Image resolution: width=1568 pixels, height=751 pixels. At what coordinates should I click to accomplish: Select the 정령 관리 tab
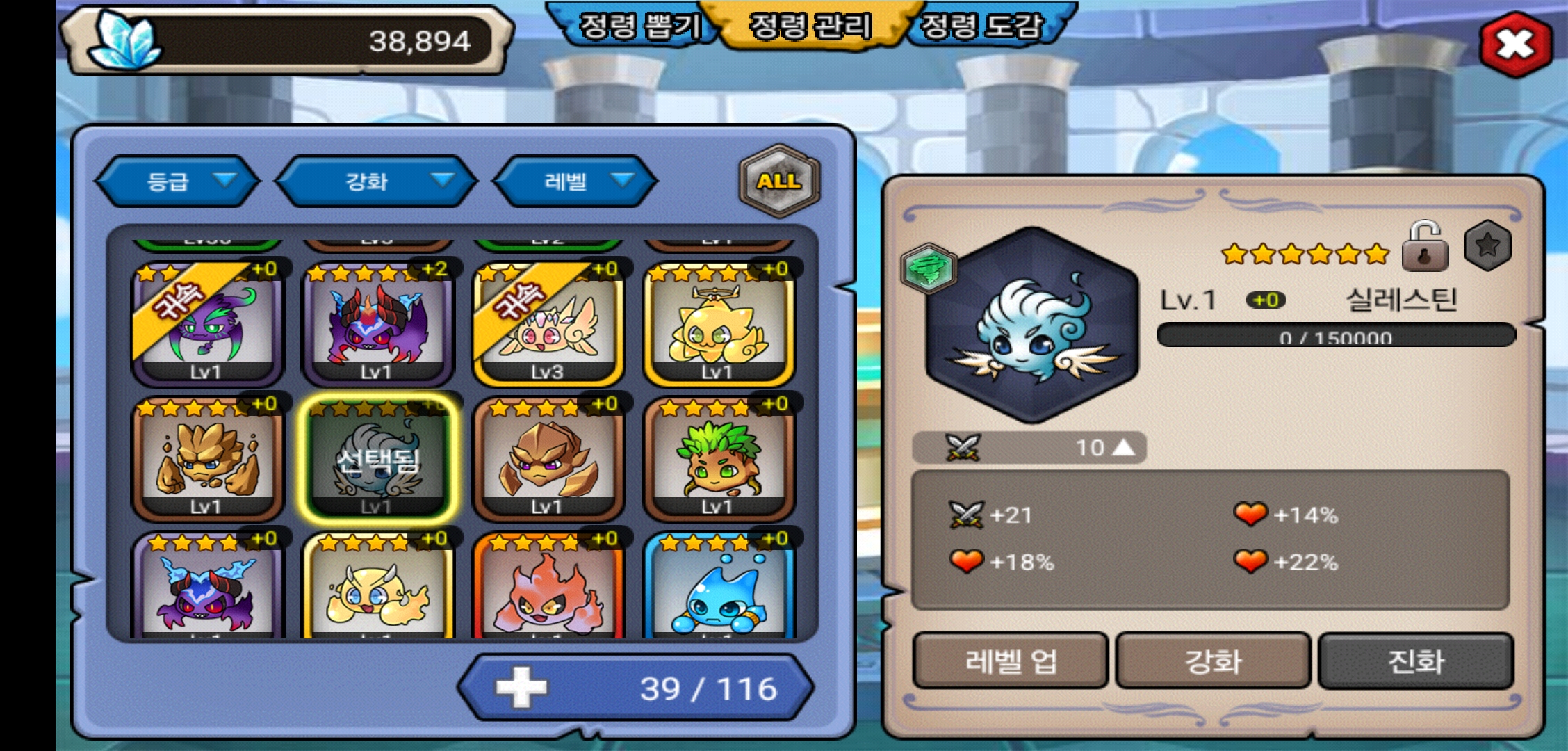(810, 26)
